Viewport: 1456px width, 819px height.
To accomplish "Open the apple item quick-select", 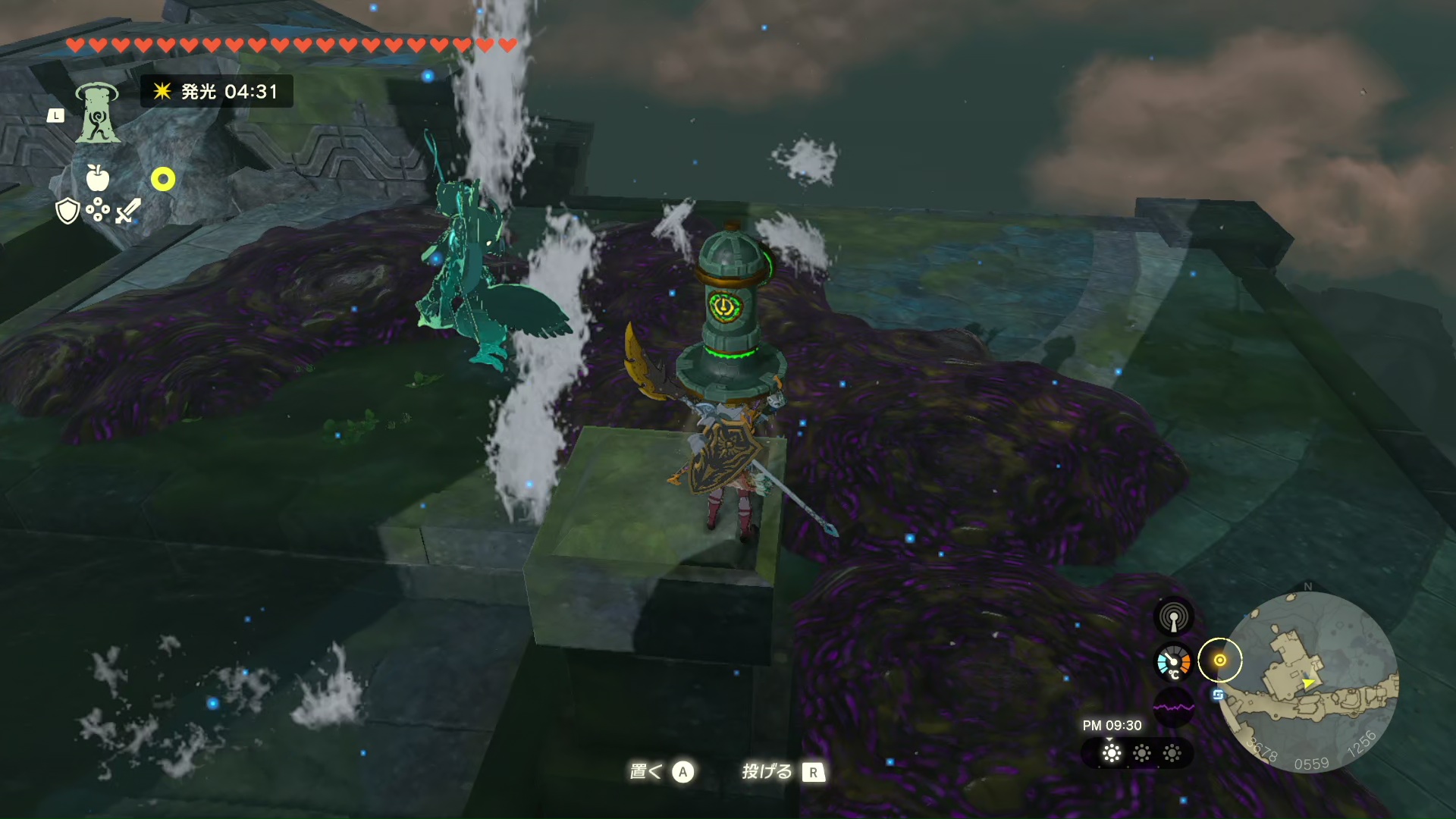I will coord(98,178).
